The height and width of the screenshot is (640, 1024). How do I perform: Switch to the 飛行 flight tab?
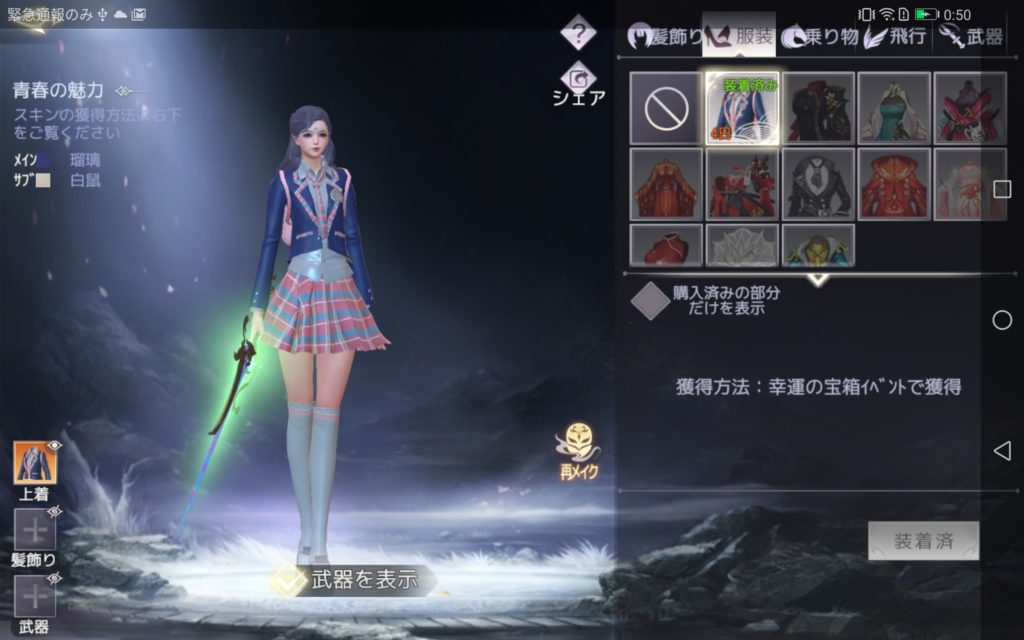[896, 37]
